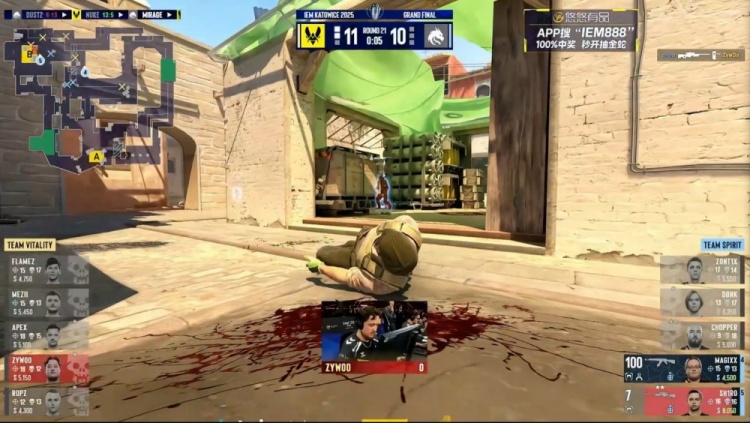This screenshot has width=750, height=423.
Task: Select Chopper's player row
Action: tap(703, 336)
